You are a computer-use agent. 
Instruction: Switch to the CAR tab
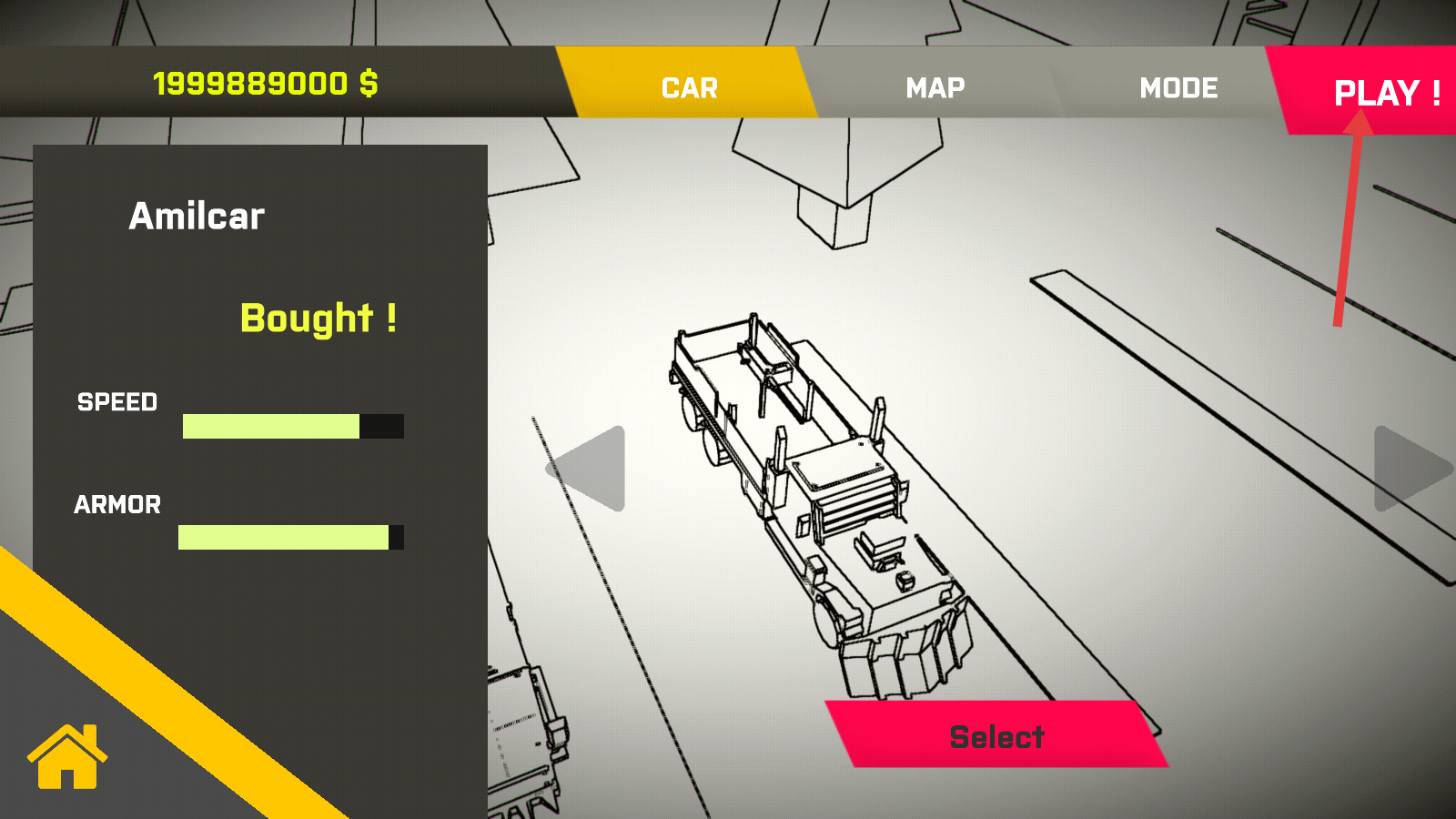tap(689, 87)
